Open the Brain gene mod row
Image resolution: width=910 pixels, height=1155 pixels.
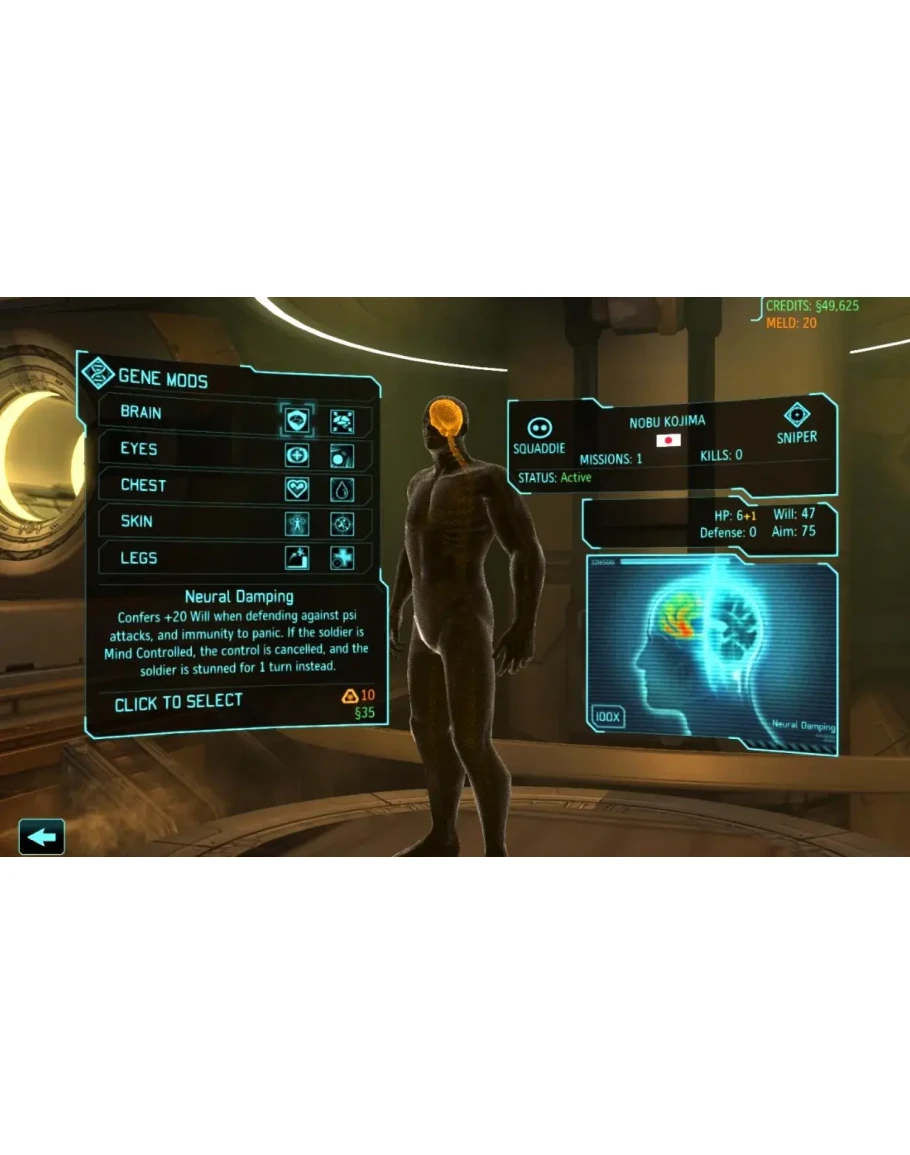pyautogui.click(x=142, y=413)
